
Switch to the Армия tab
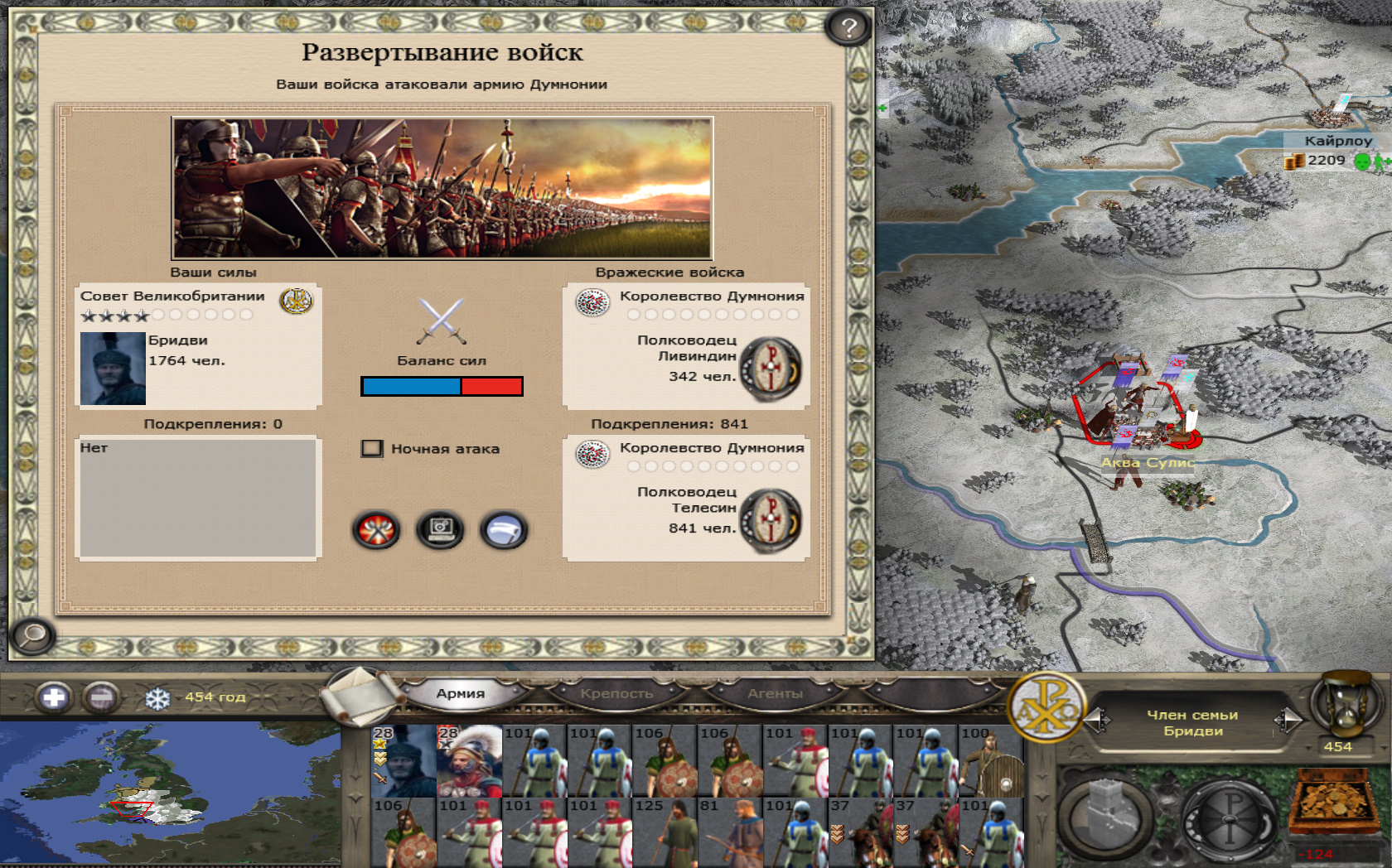[x=461, y=694]
